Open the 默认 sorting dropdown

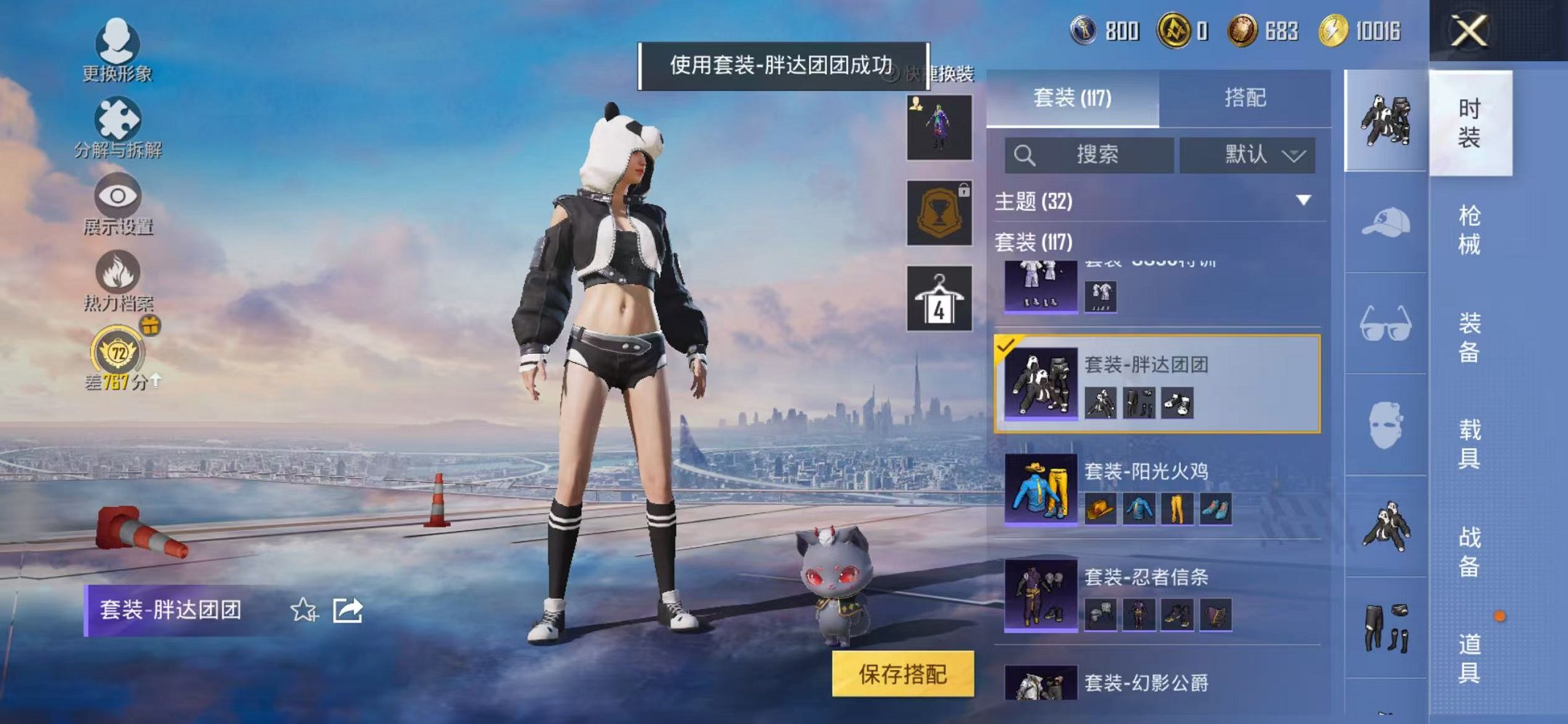[x=1249, y=155]
